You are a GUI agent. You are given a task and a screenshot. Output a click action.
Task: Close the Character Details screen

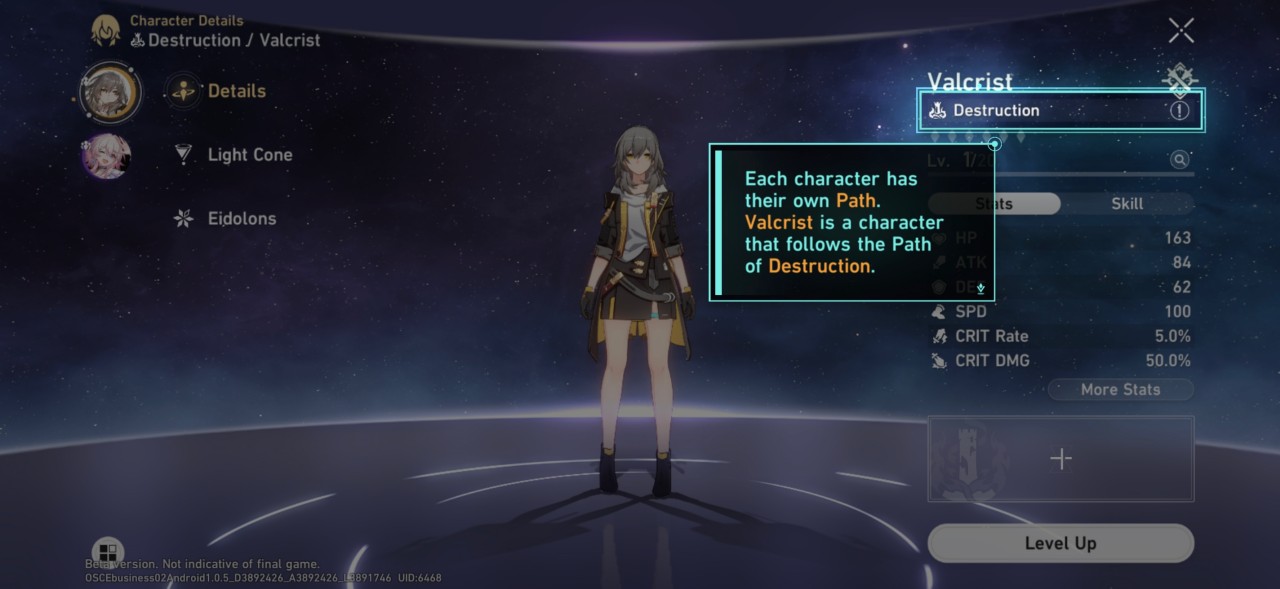(x=1181, y=31)
